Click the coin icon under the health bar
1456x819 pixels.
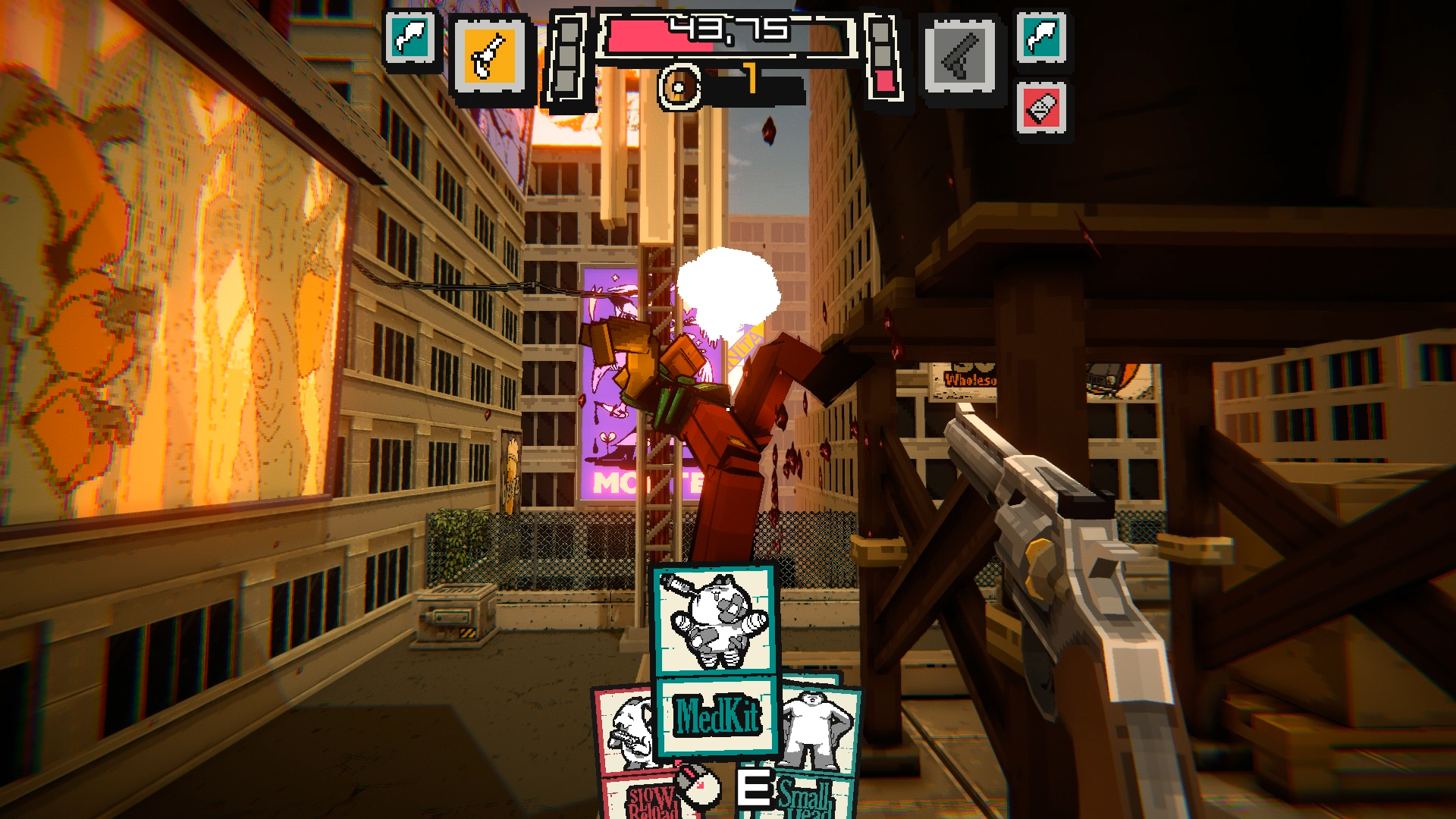(x=679, y=84)
